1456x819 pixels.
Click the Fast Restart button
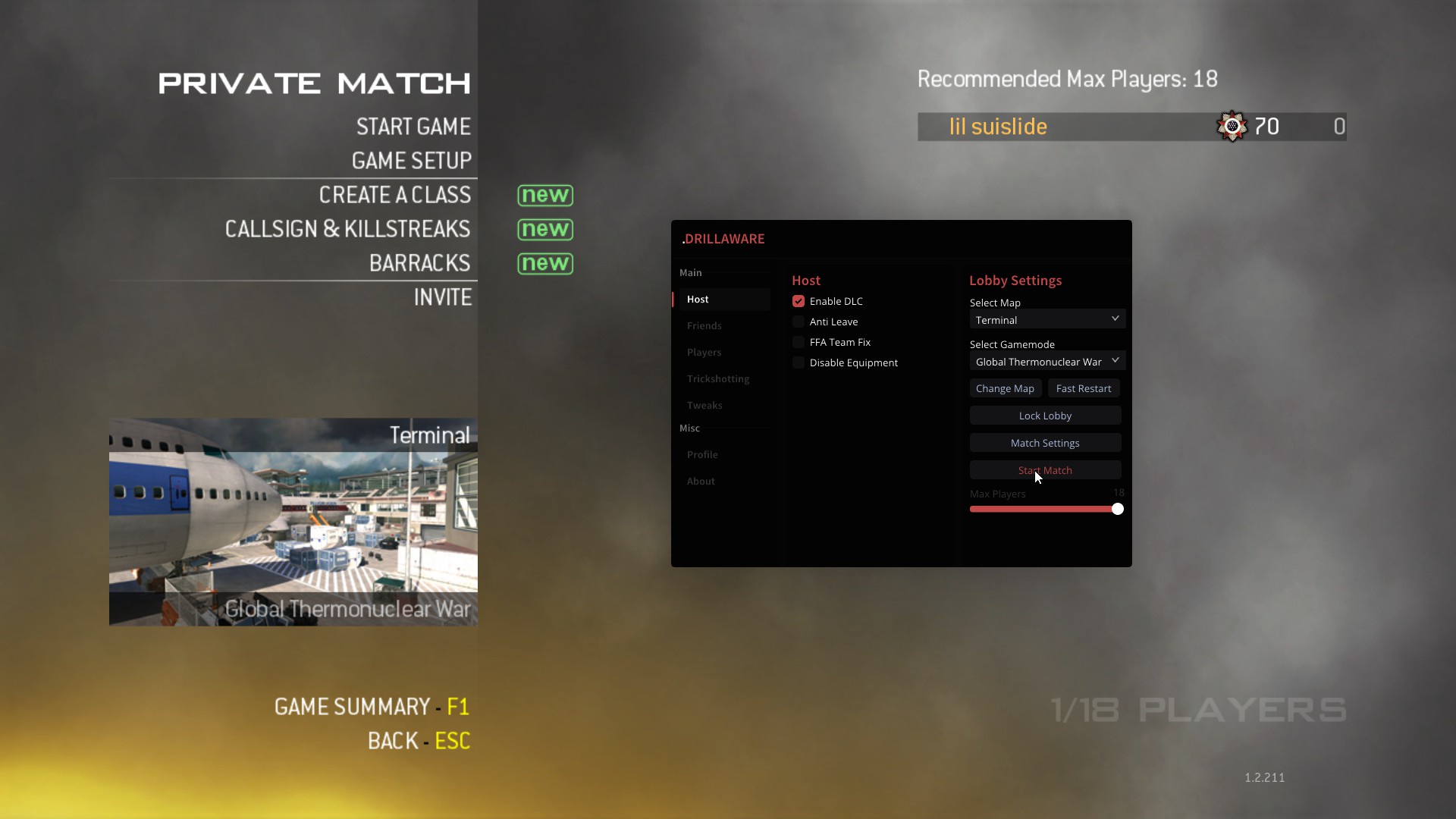pos(1084,388)
